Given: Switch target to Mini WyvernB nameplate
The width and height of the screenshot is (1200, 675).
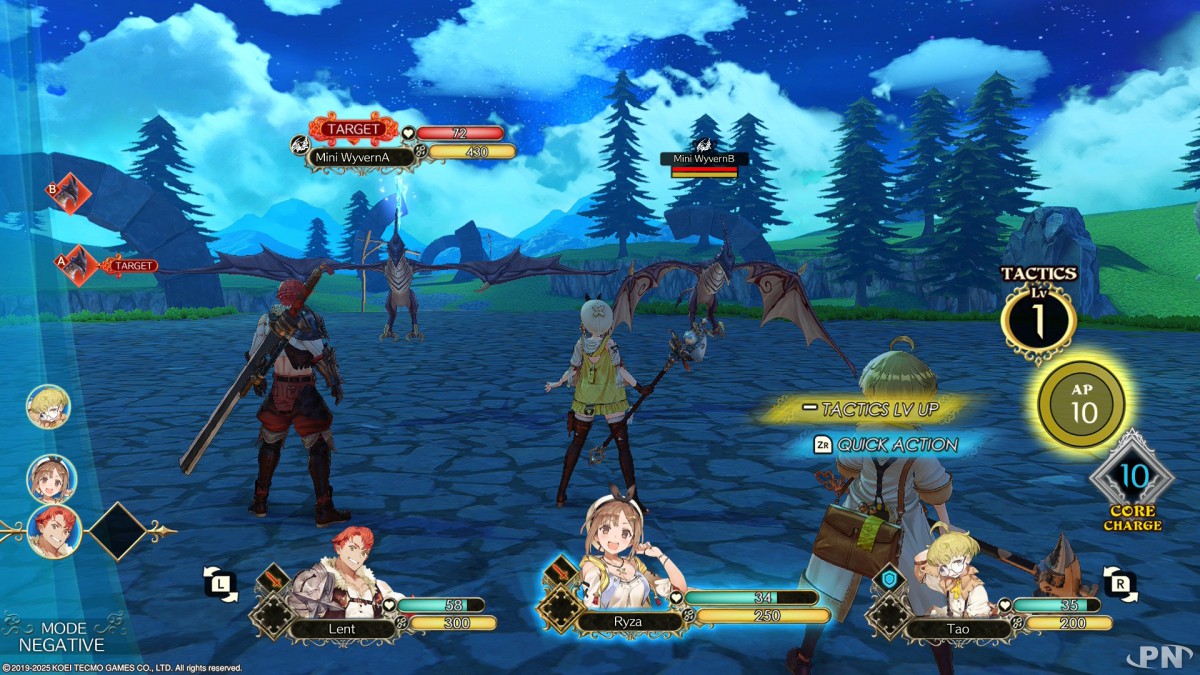Looking at the screenshot, I should 704,159.
